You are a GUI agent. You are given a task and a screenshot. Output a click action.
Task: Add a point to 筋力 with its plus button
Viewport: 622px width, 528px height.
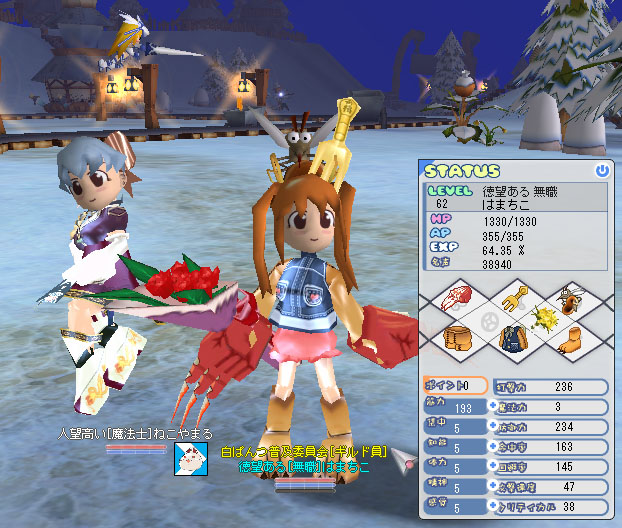(492, 407)
